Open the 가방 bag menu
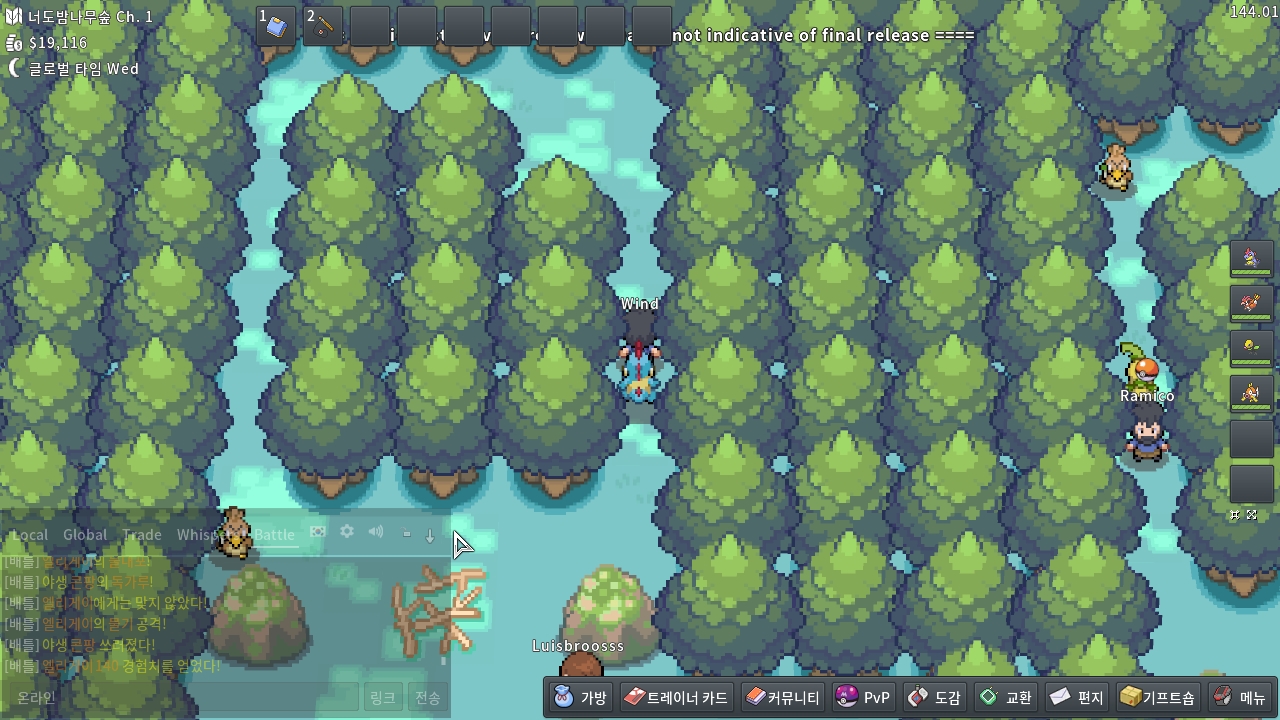The height and width of the screenshot is (720, 1280). click(581, 697)
